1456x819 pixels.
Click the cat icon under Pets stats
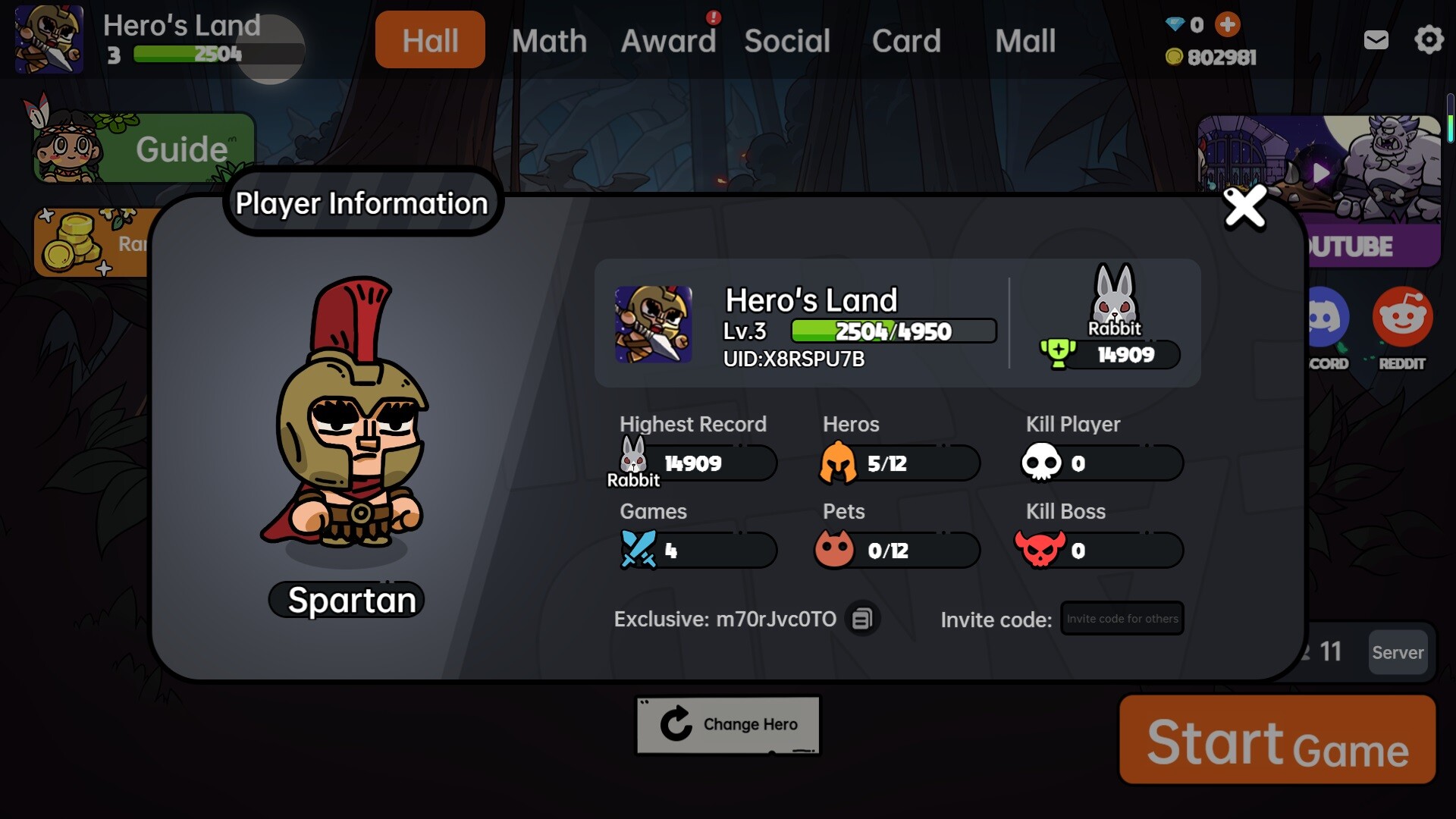click(837, 550)
